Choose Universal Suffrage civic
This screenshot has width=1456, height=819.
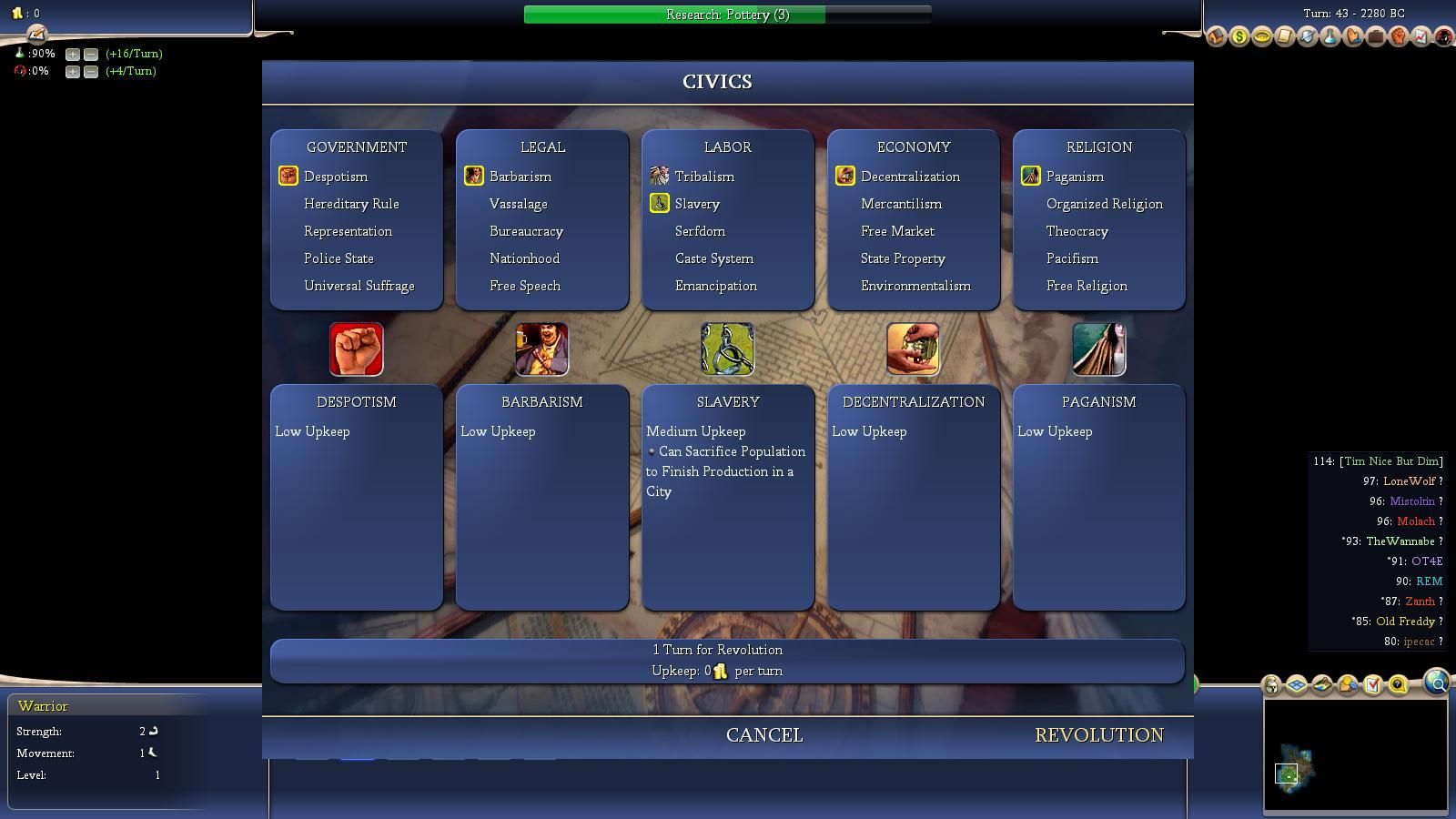point(359,286)
